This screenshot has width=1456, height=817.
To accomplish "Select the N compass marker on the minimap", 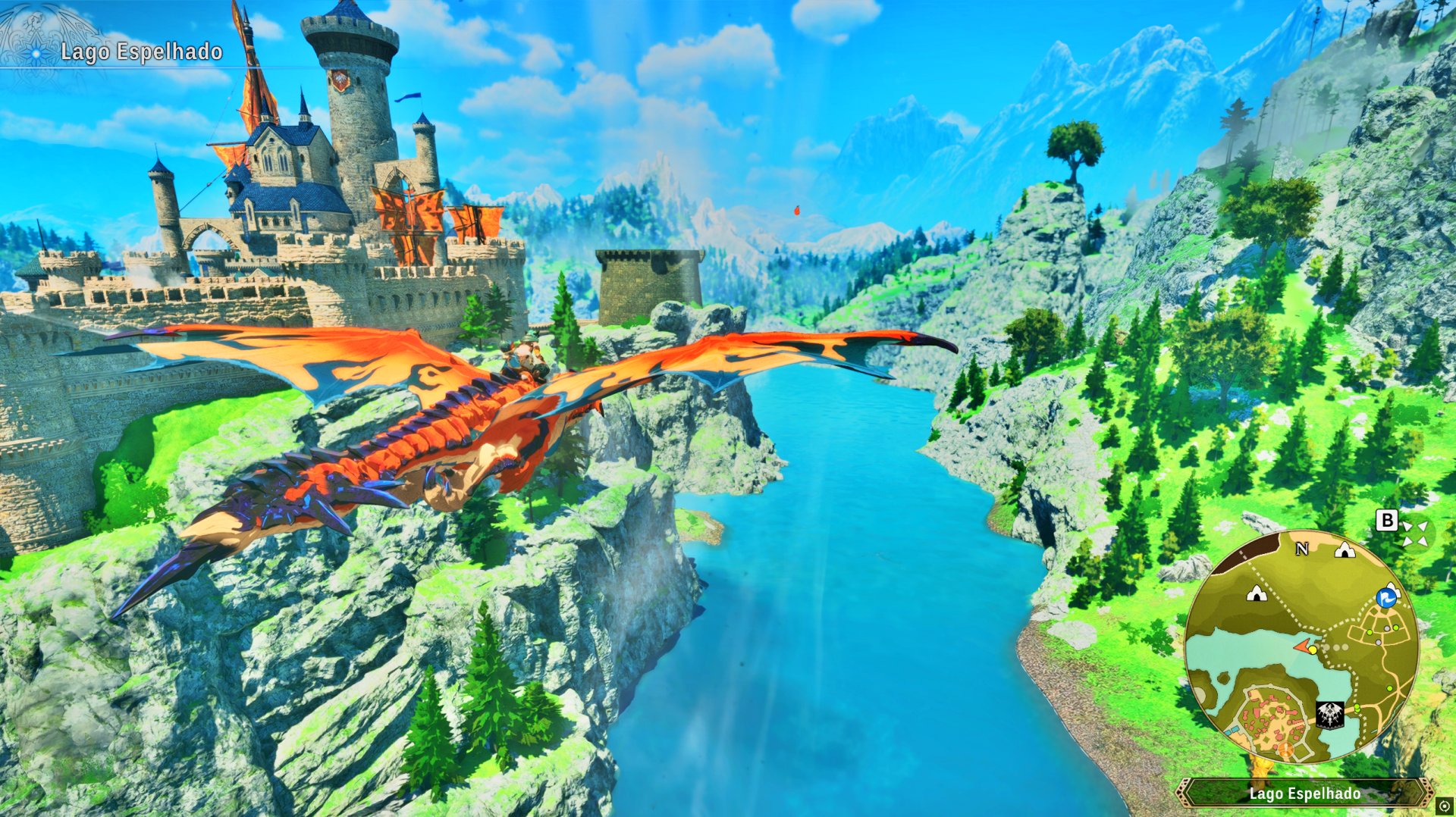I will pos(1301,549).
